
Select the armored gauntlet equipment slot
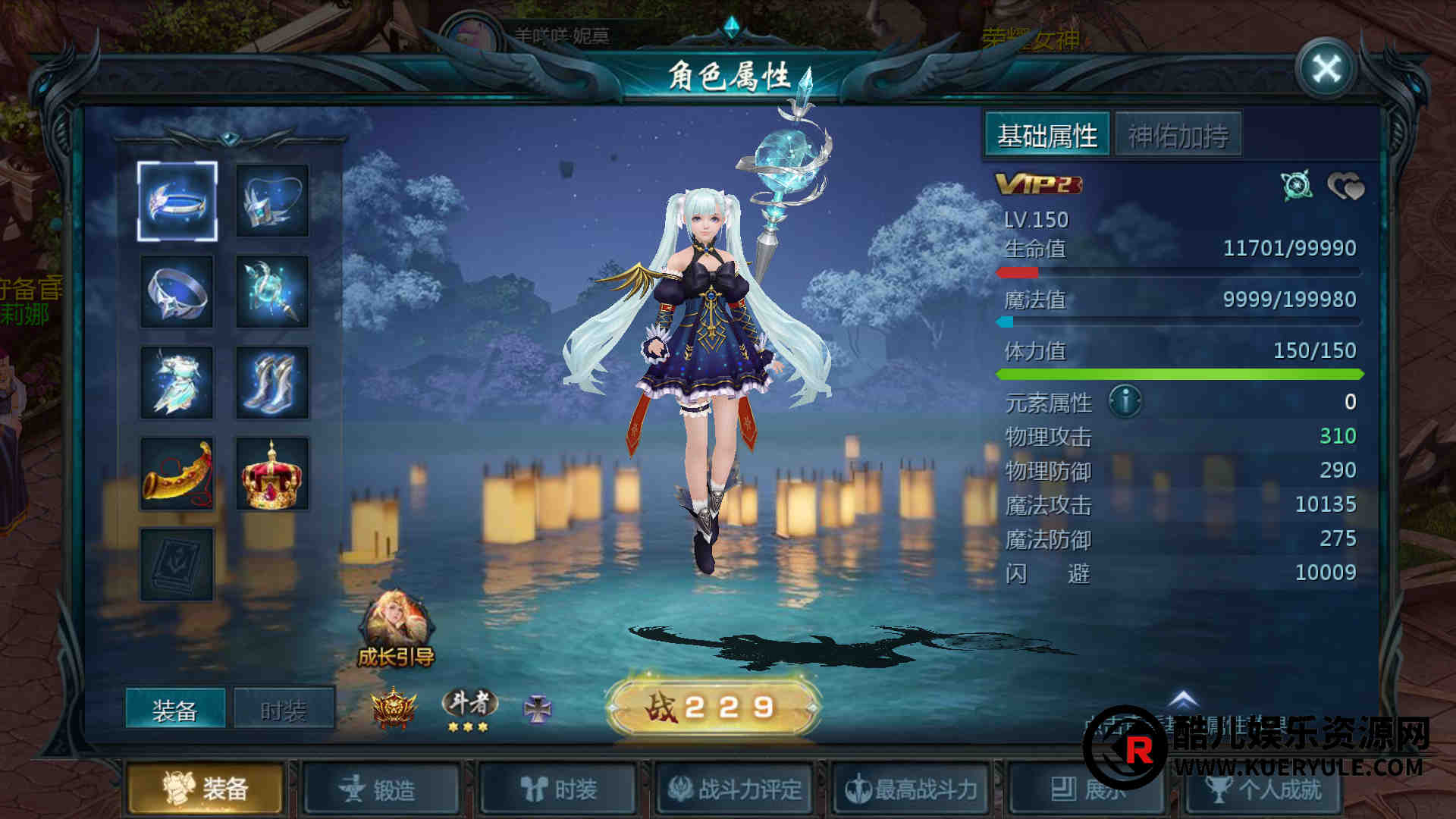click(272, 201)
